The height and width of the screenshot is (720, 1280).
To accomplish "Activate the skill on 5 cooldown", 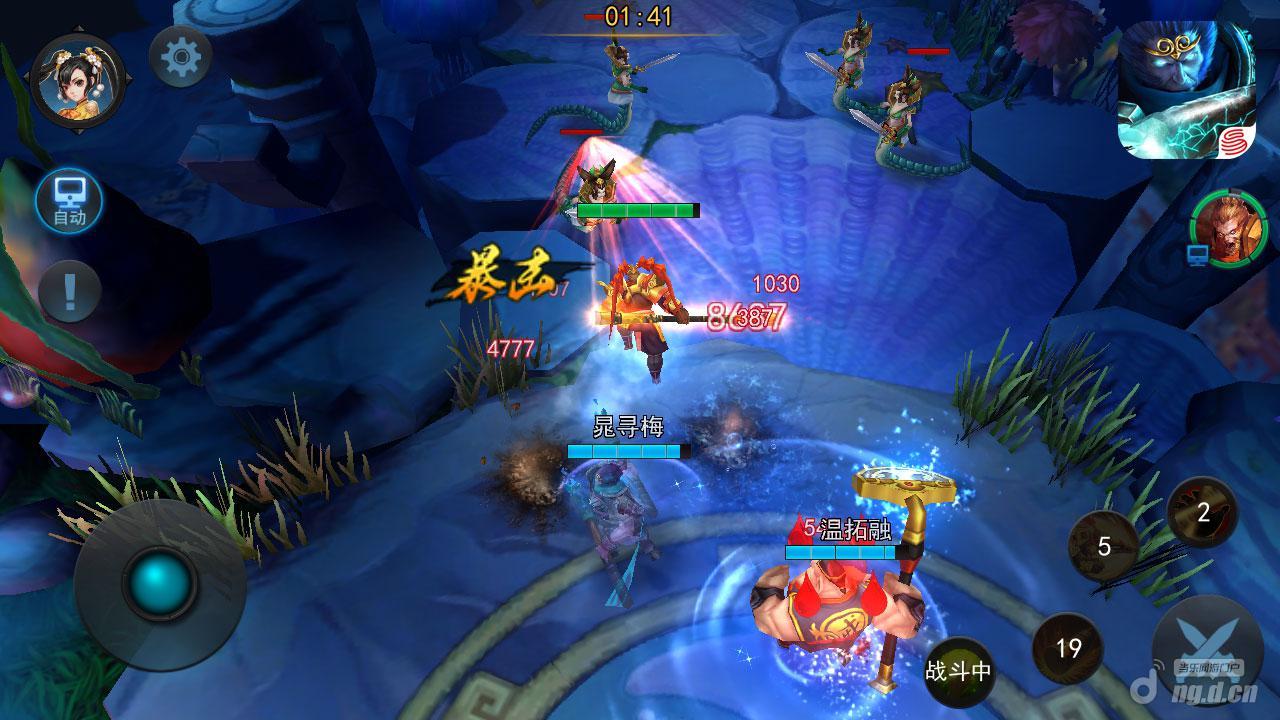I will pyautogui.click(x=1104, y=547).
